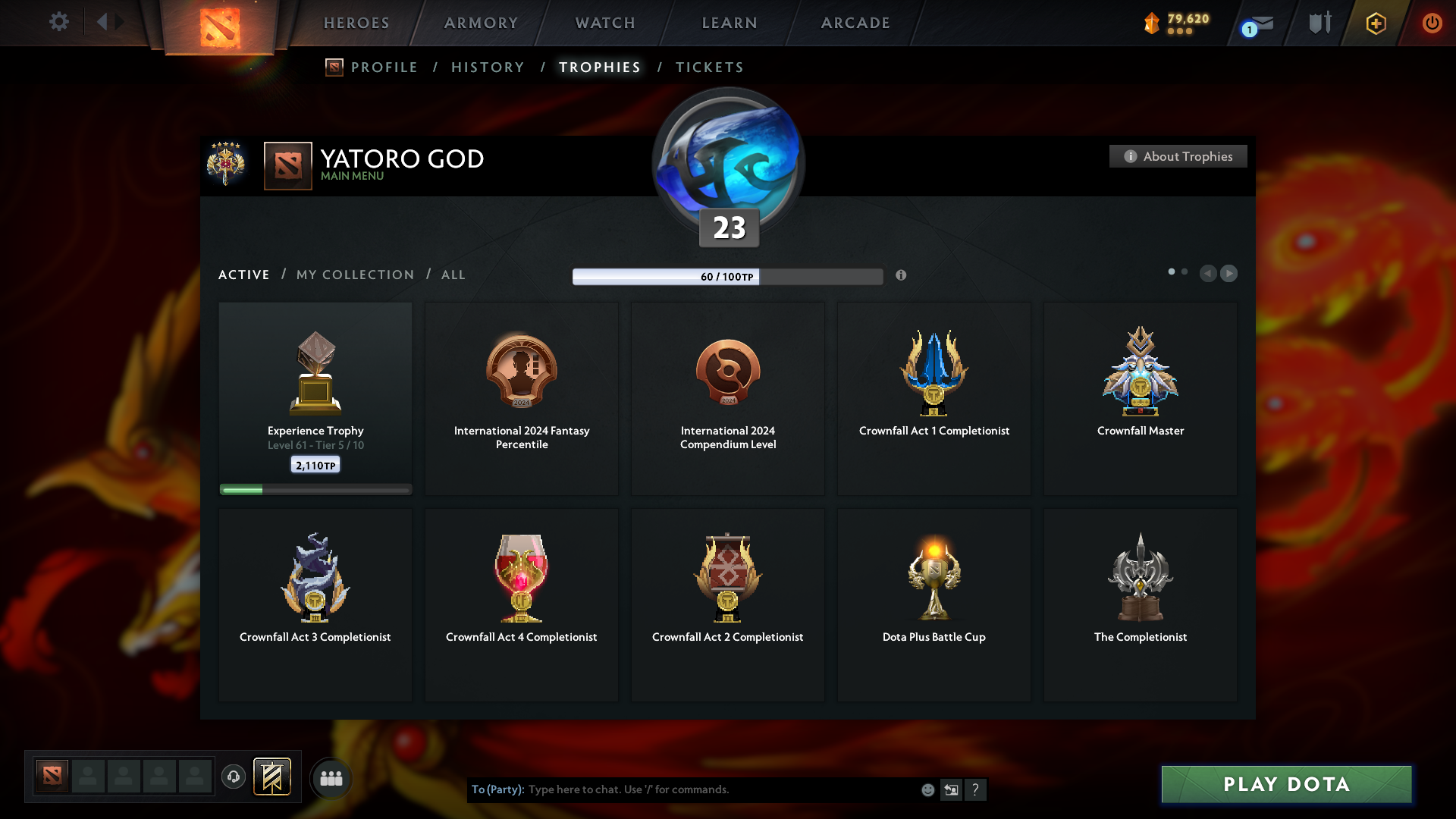Open the friends list icon

[331, 777]
